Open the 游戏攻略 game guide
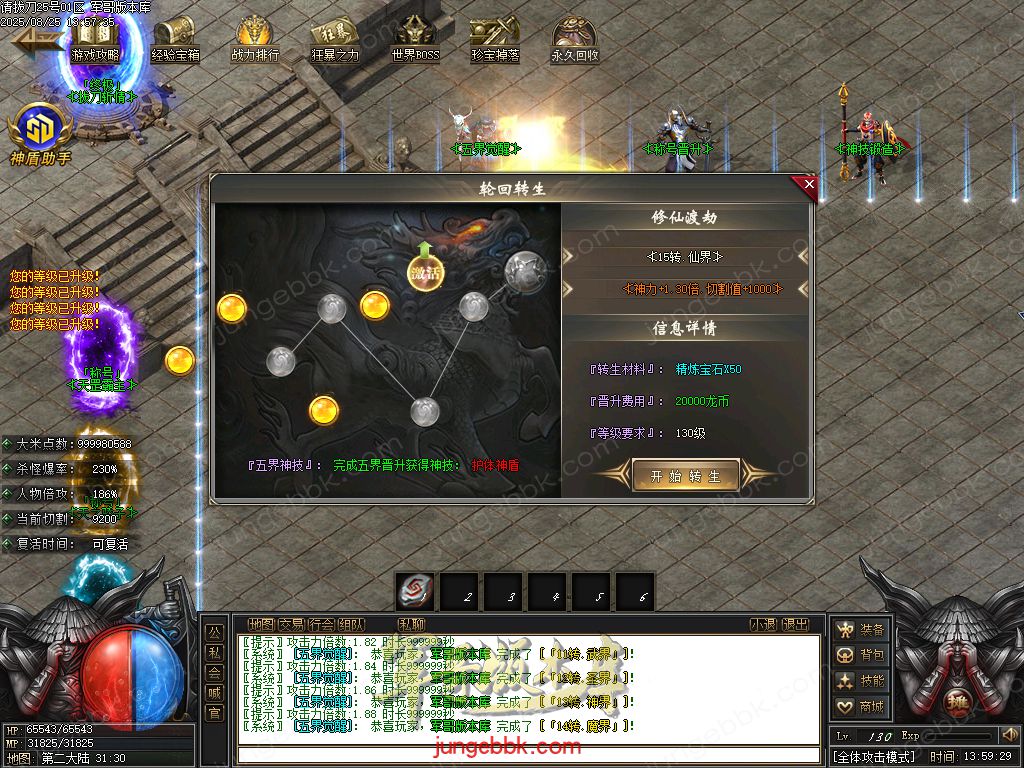This screenshot has height=768, width=1024. coord(95,40)
